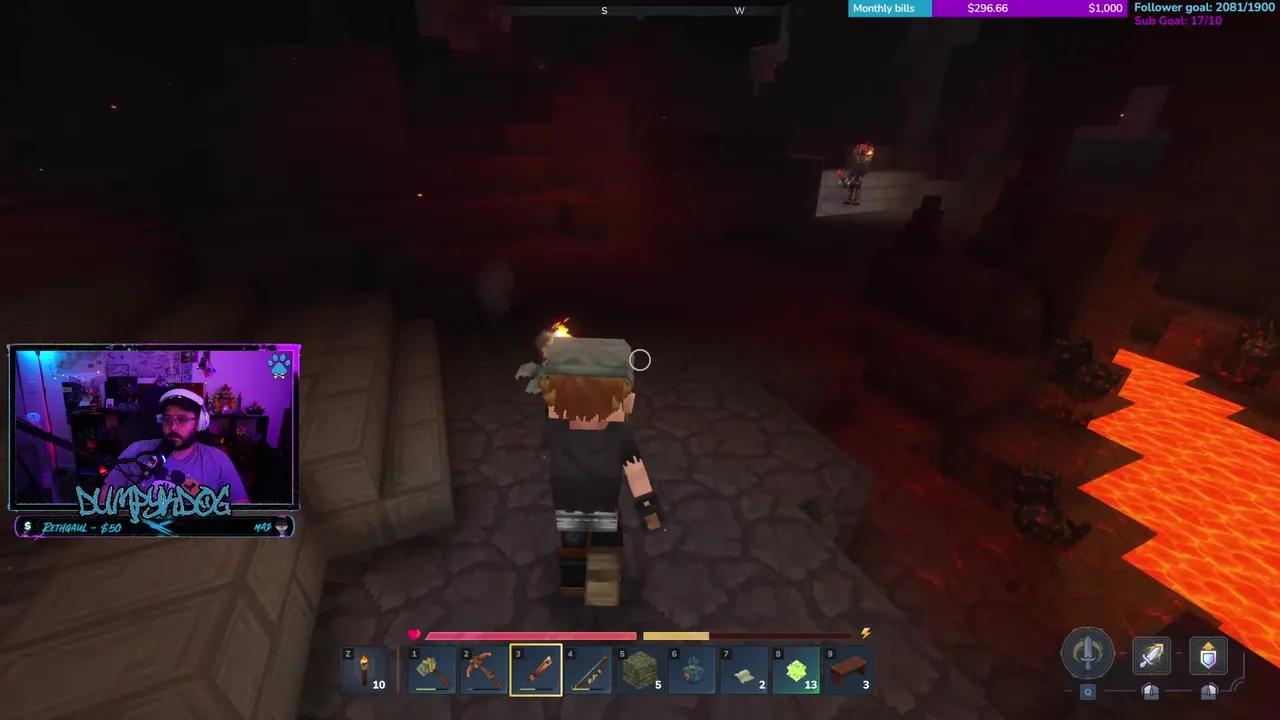Equip the torch in the Z slot
The height and width of the screenshot is (720, 1280).
tap(365, 668)
